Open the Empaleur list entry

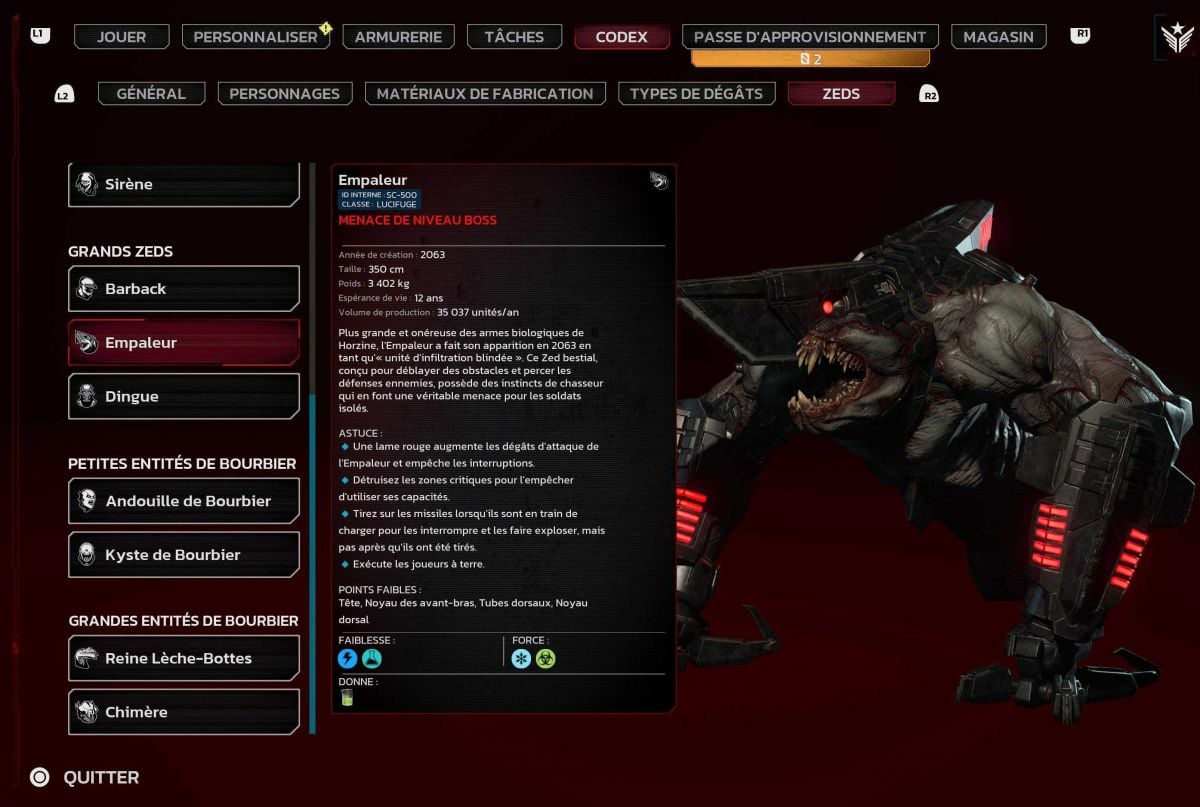(184, 343)
